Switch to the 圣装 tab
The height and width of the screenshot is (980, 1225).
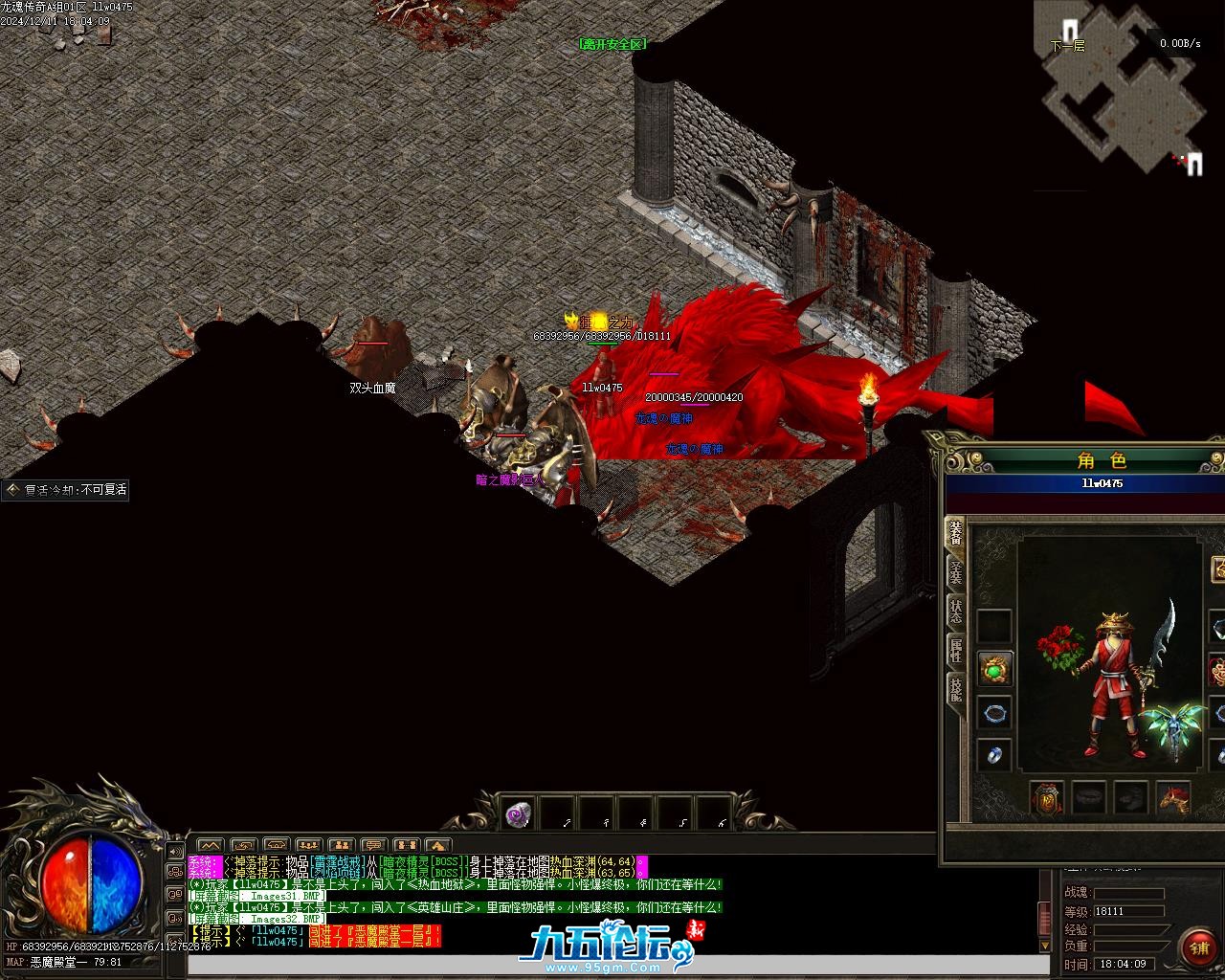click(x=955, y=572)
